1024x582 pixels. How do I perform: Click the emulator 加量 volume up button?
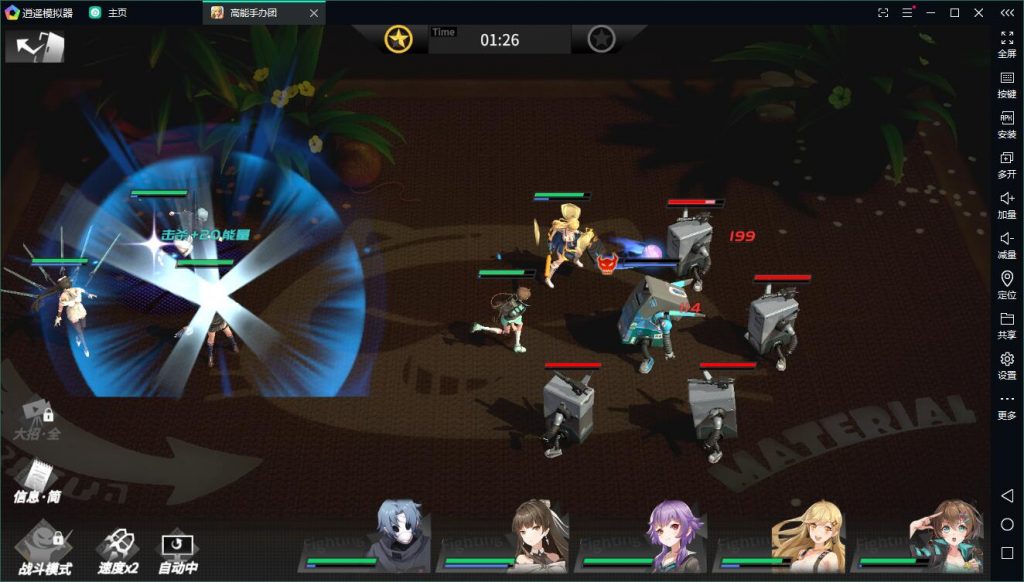1006,204
